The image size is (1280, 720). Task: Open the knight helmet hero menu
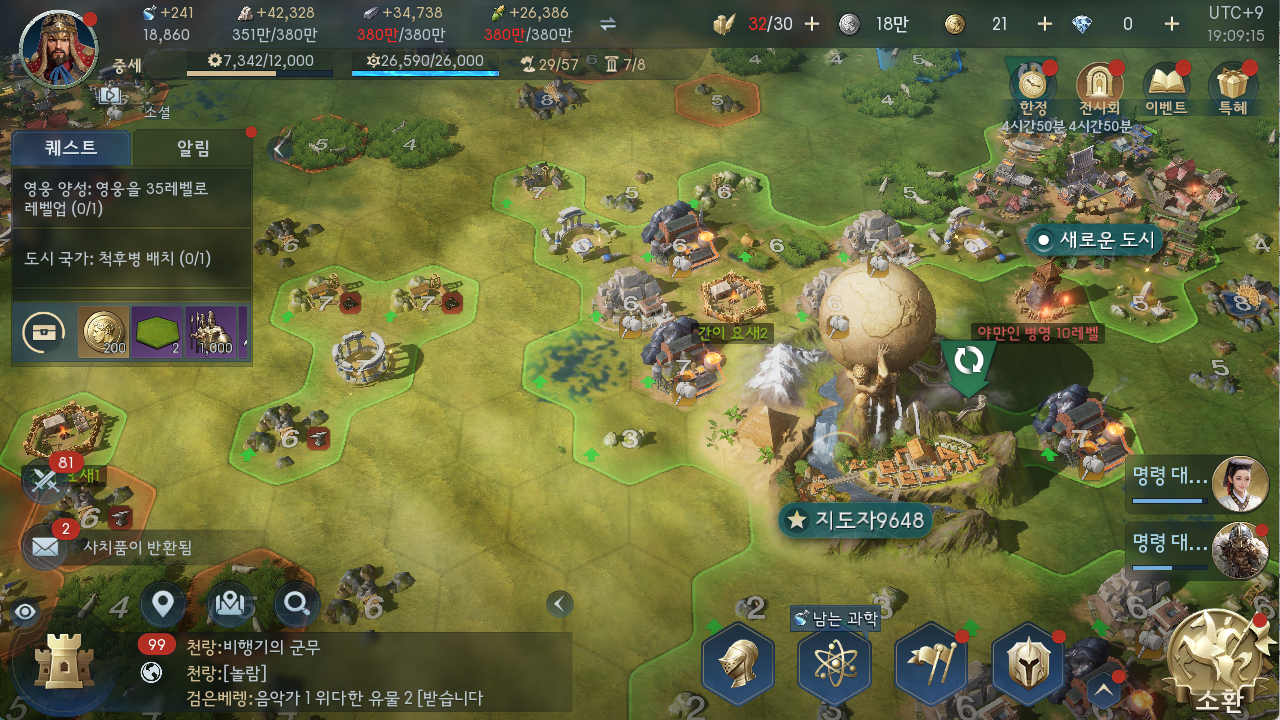click(x=738, y=663)
